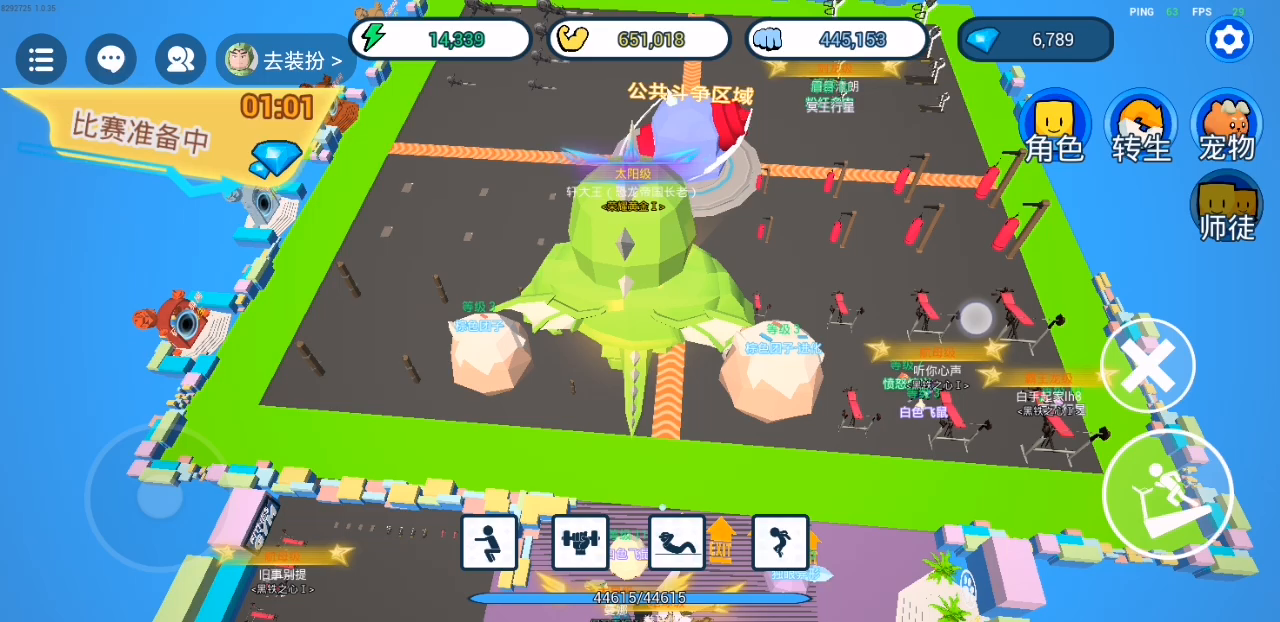The image size is (1280, 622).
Task: Open the friends list icon
Action: click(x=180, y=60)
